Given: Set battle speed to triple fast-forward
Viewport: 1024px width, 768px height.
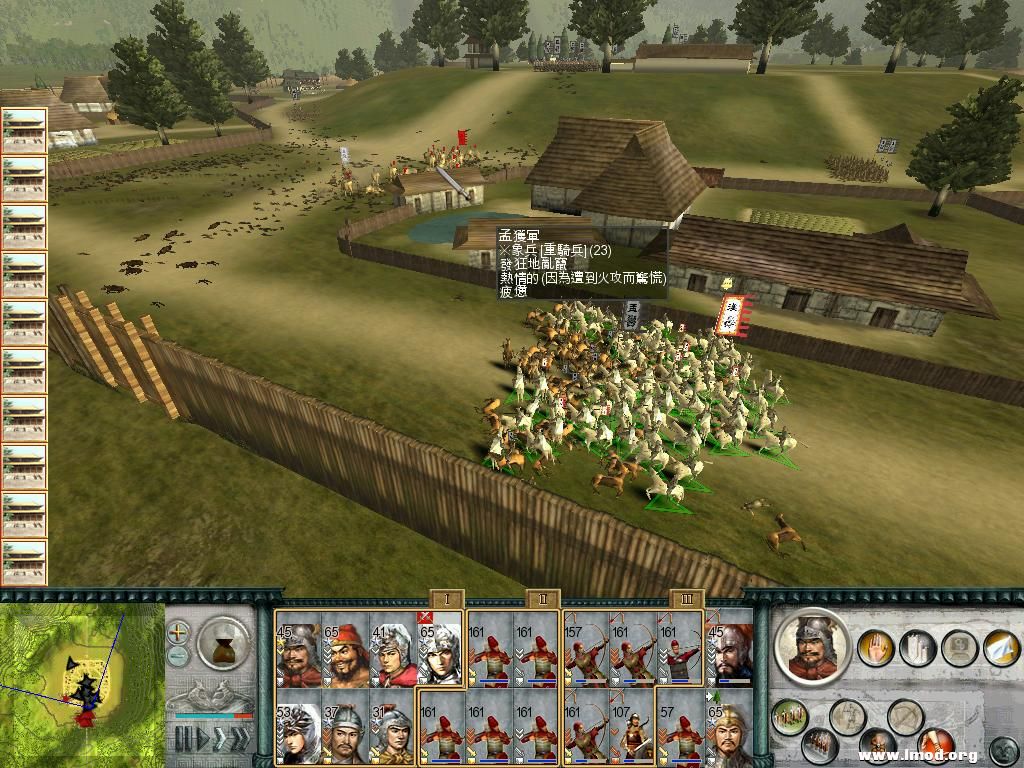Looking at the screenshot, I should pyautogui.click(x=240, y=740).
